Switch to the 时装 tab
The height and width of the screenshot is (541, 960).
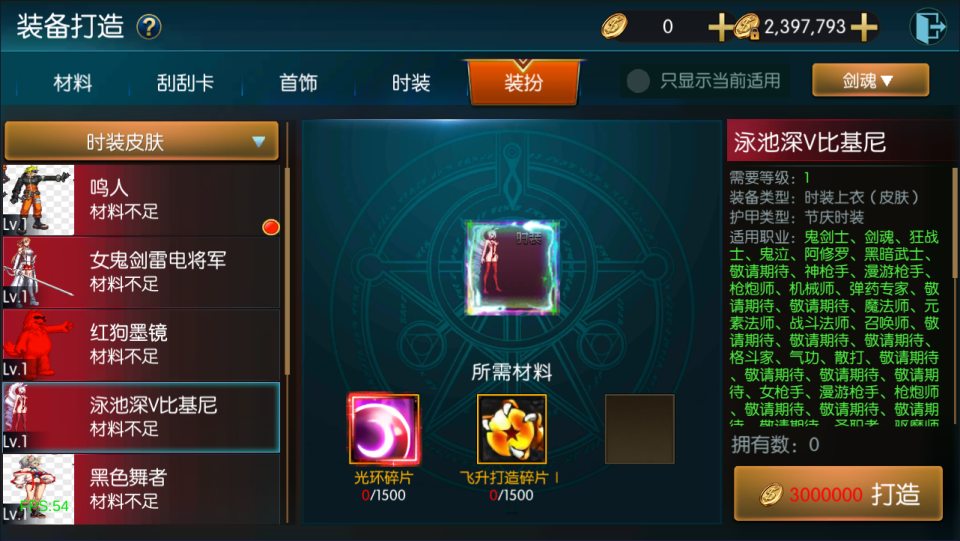click(x=411, y=83)
